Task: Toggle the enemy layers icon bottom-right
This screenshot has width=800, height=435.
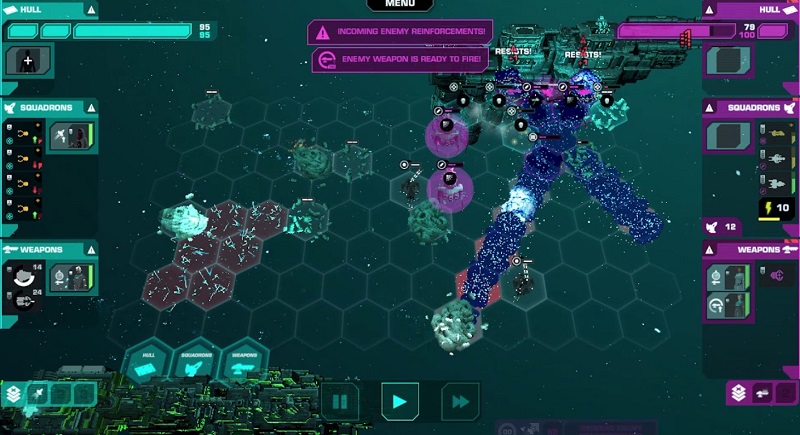Action: coord(738,394)
